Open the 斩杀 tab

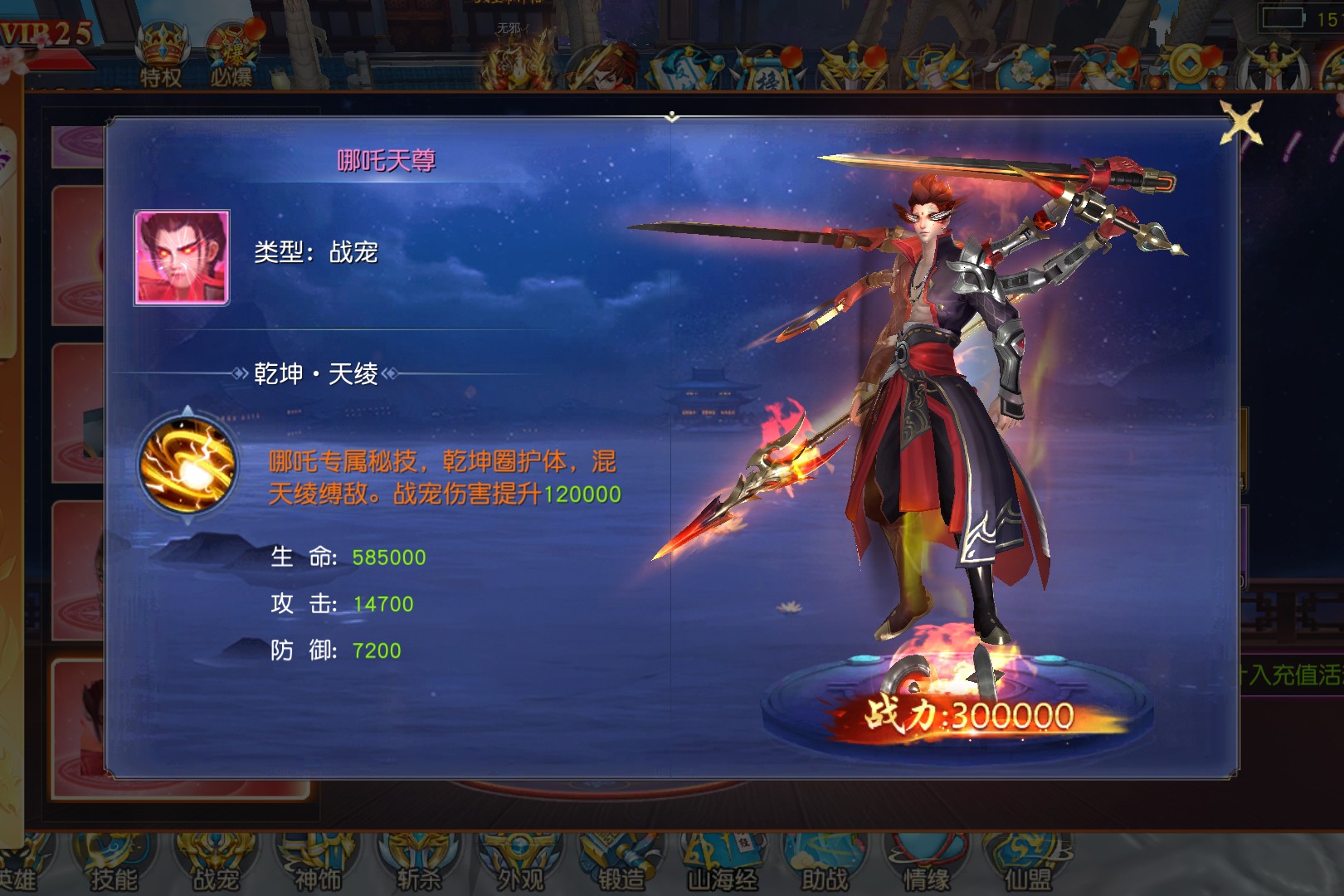click(419, 863)
